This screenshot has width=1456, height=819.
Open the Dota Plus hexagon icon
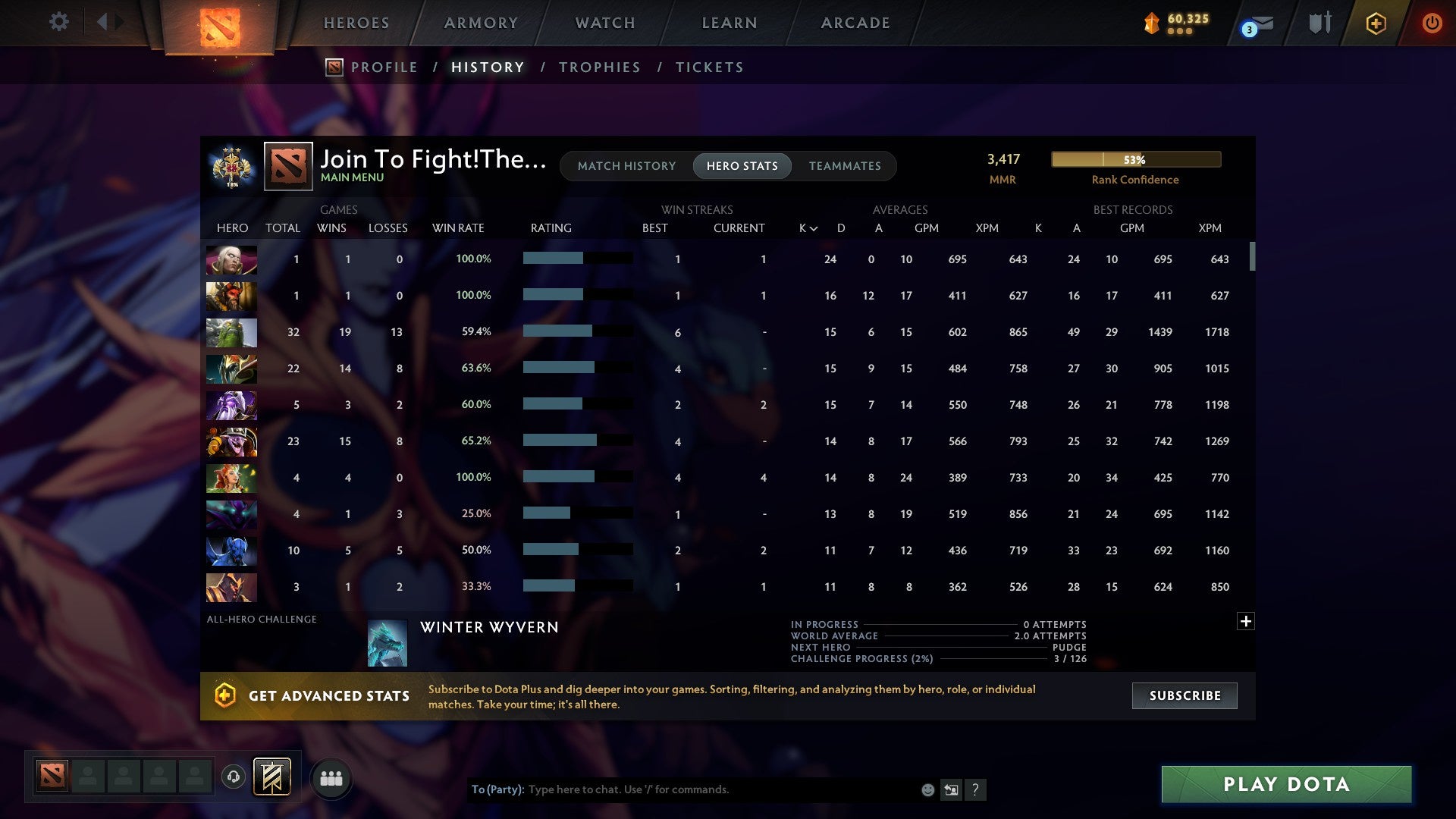coord(1376,23)
